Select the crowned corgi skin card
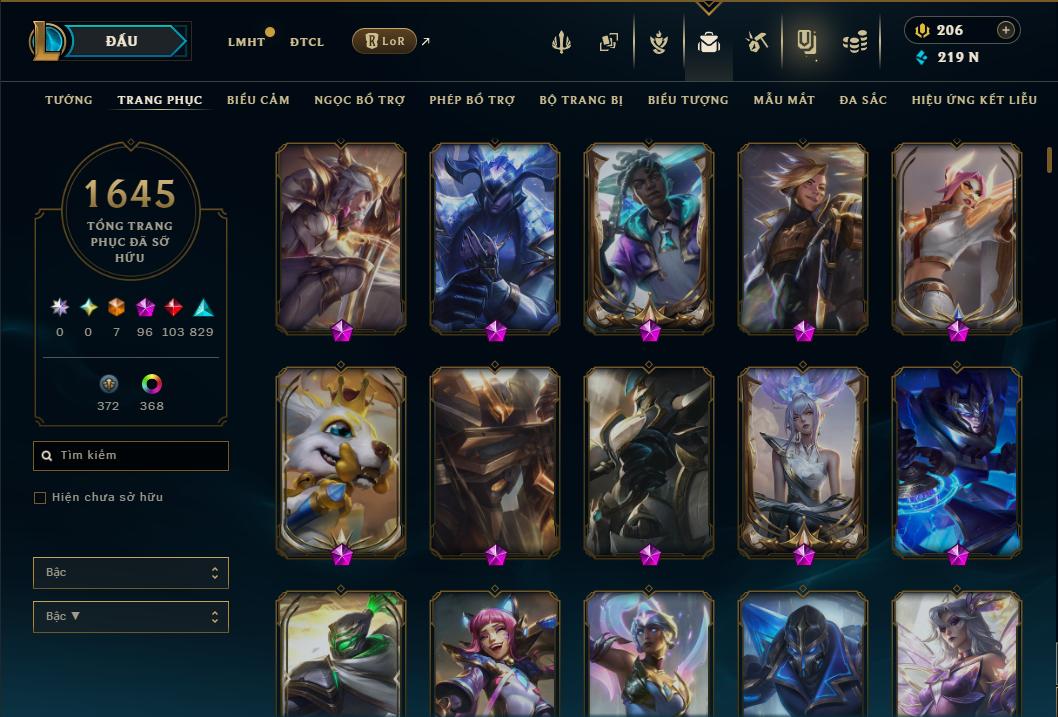This screenshot has width=1058, height=717. click(x=341, y=460)
